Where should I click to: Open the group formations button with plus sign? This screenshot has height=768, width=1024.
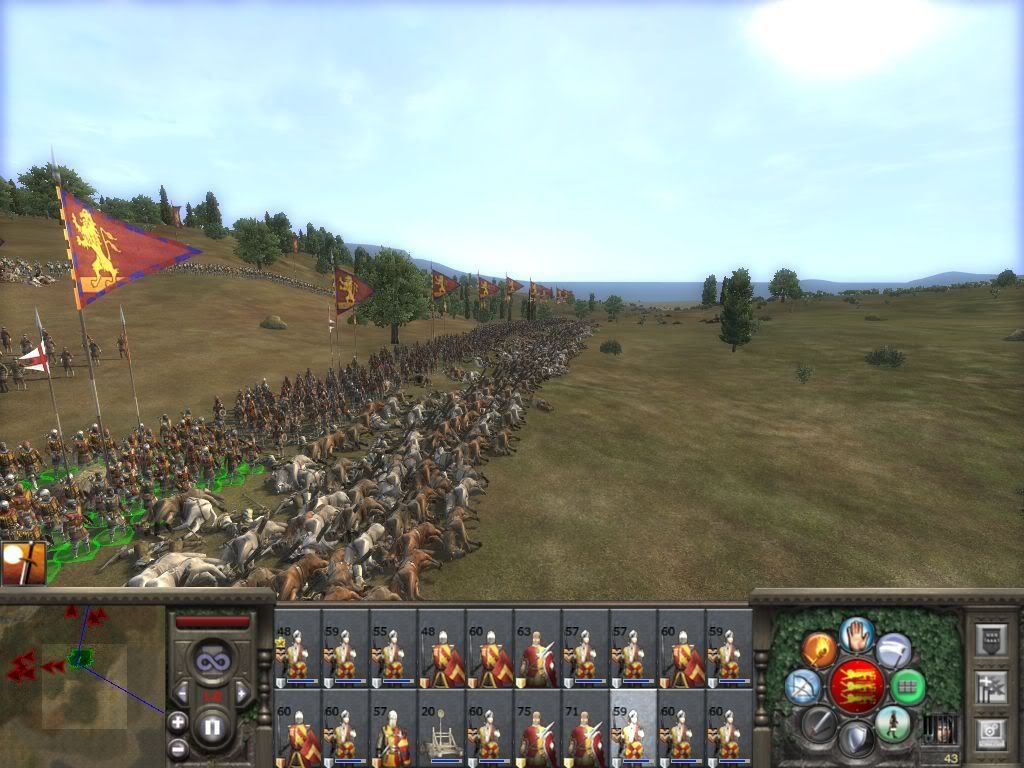coord(990,686)
